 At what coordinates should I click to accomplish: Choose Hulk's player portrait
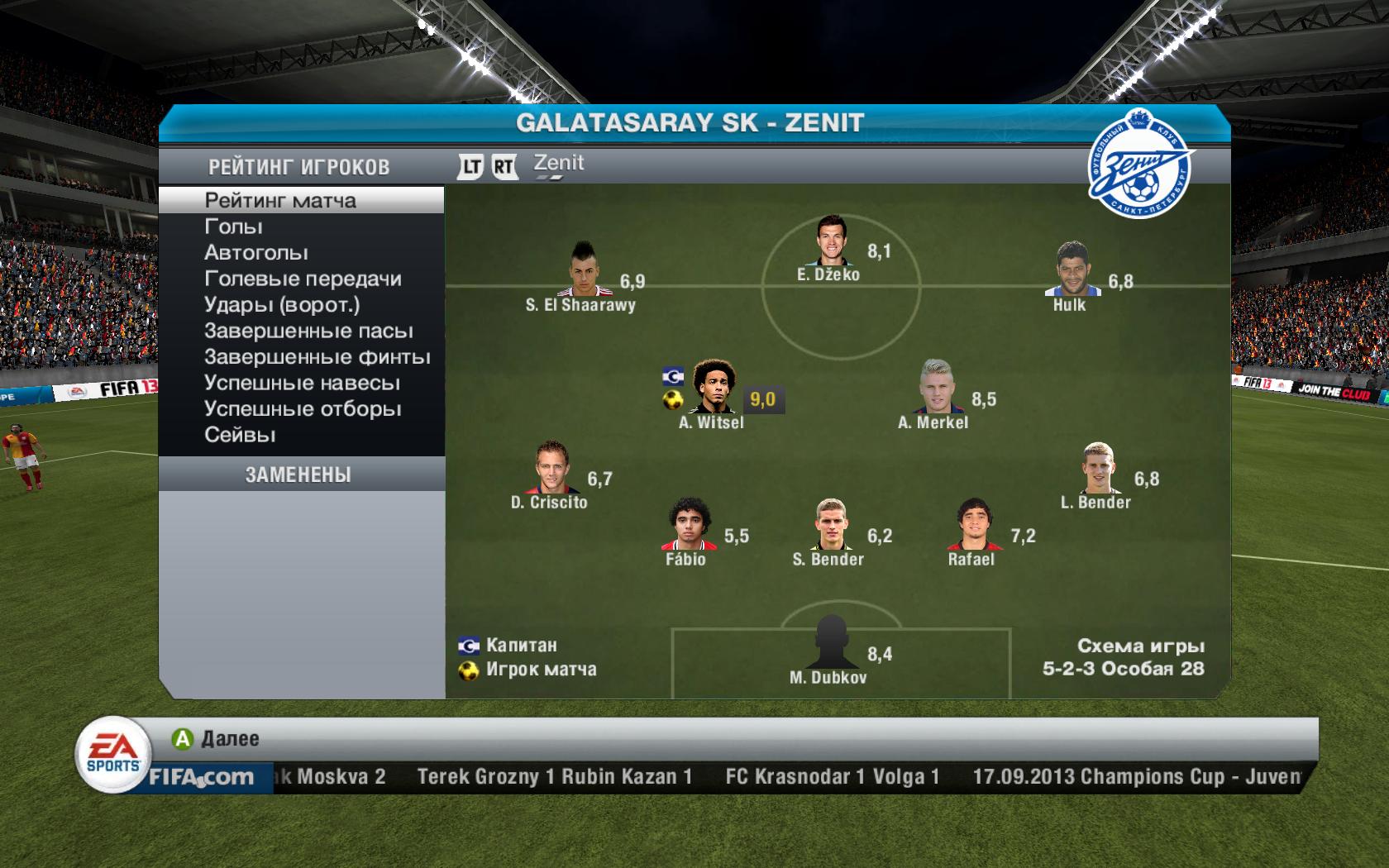pos(1072,269)
